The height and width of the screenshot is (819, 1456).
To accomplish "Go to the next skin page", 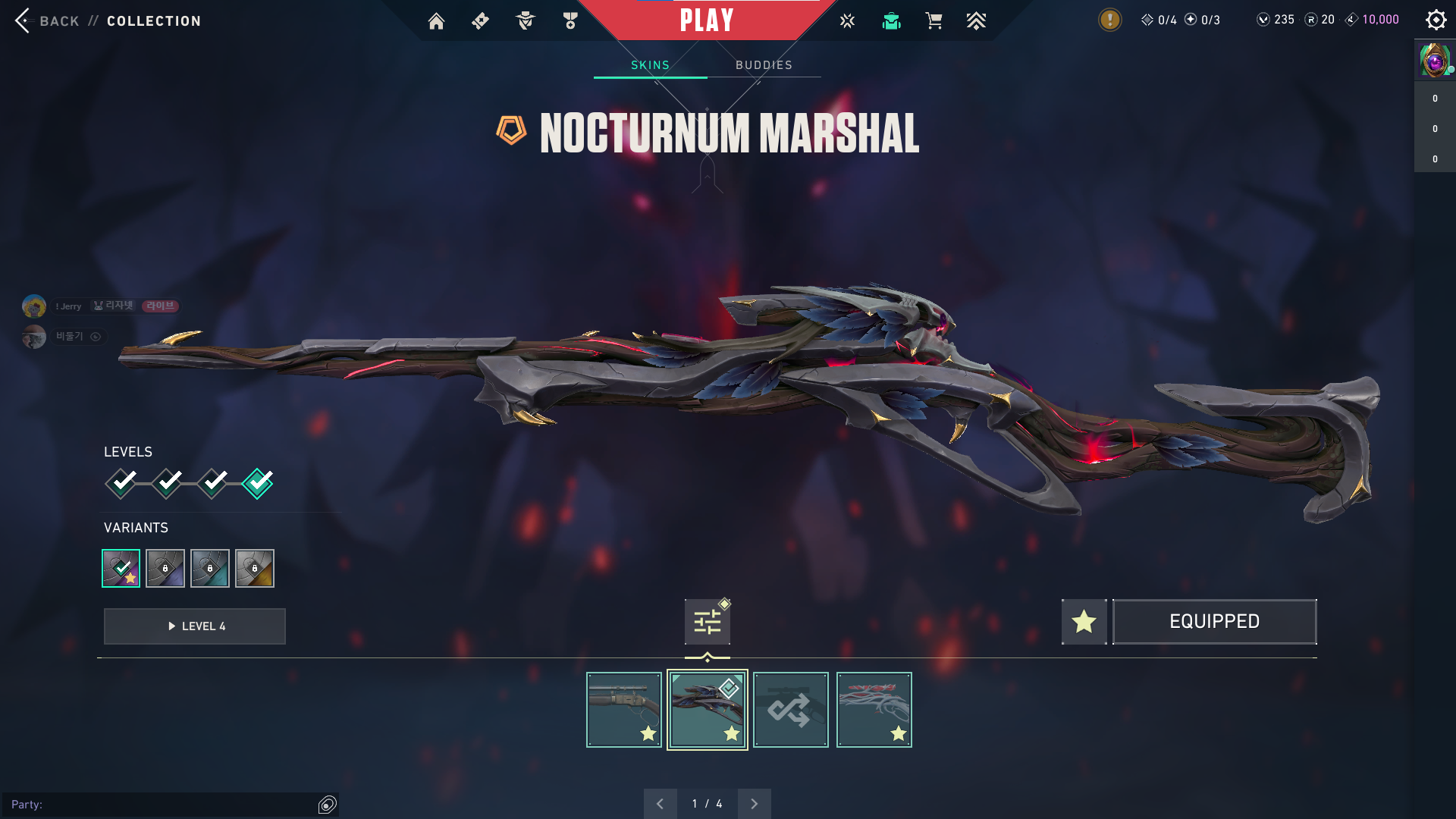I will (x=754, y=804).
